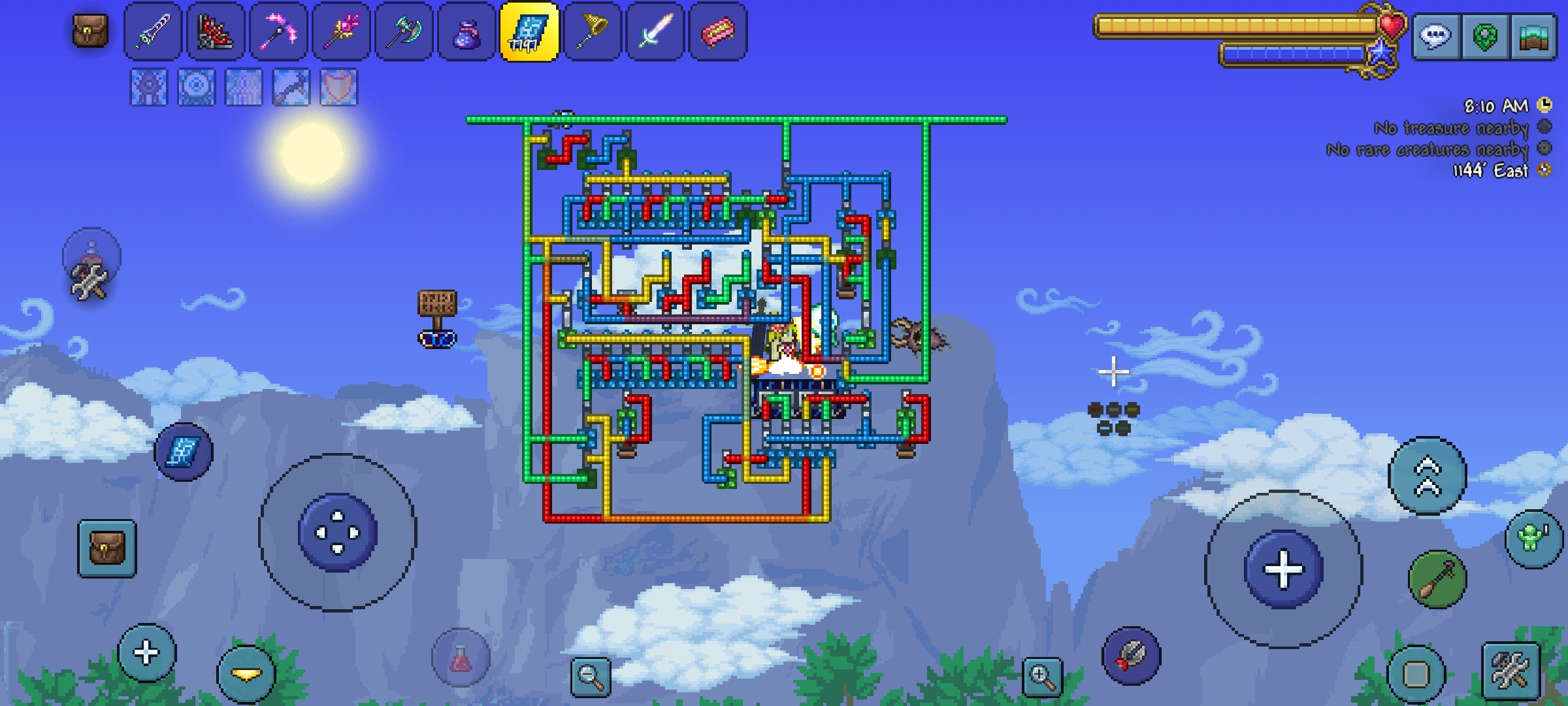Zoom in with the plus magnifier
This screenshot has width=1568, height=706.
(x=1042, y=676)
